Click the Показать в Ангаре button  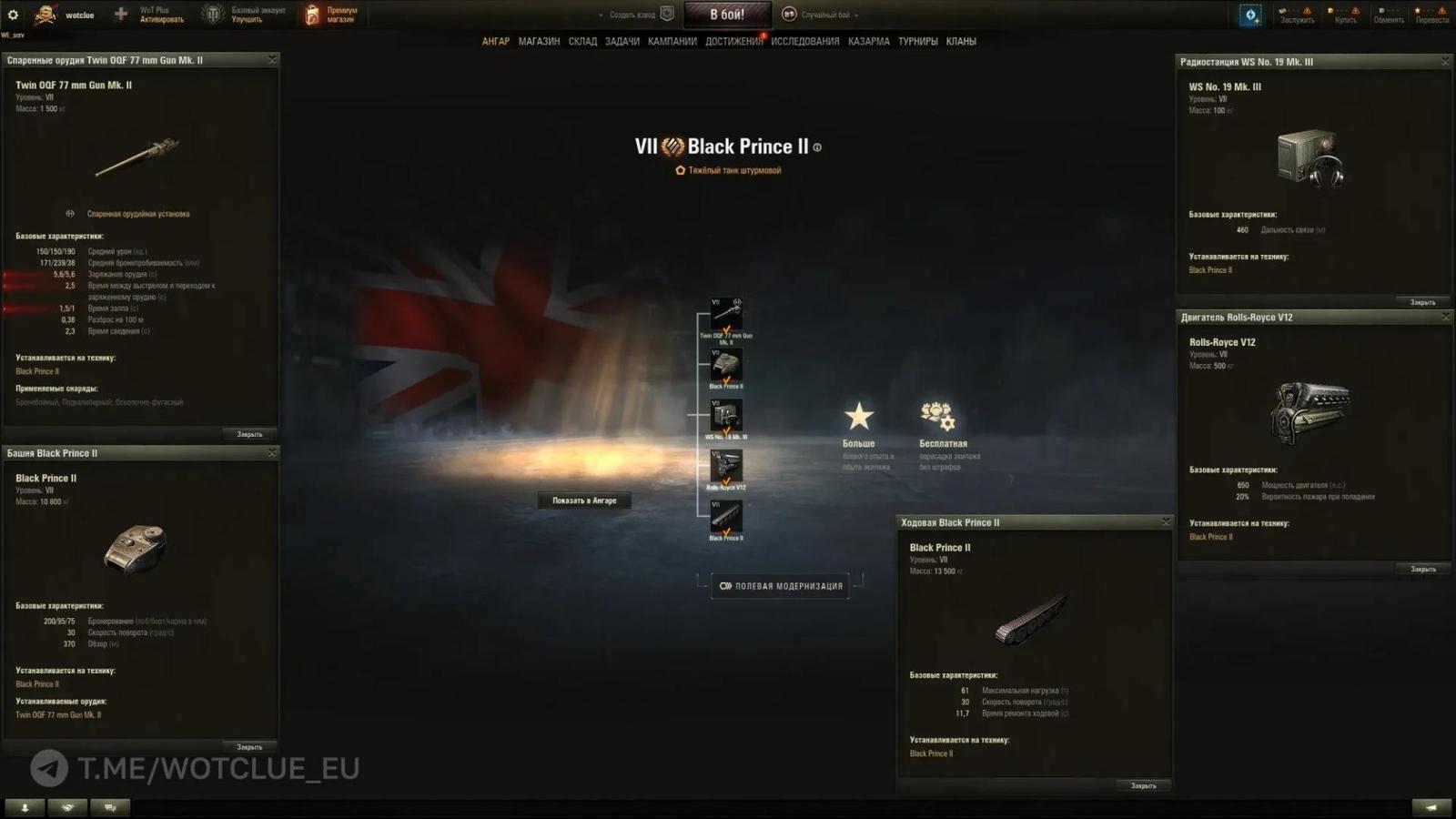point(583,500)
